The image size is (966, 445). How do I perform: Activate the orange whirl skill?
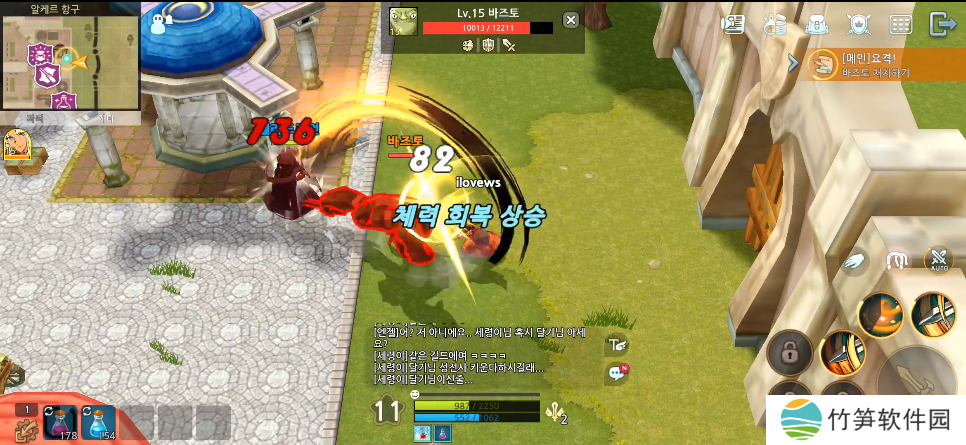click(880, 314)
